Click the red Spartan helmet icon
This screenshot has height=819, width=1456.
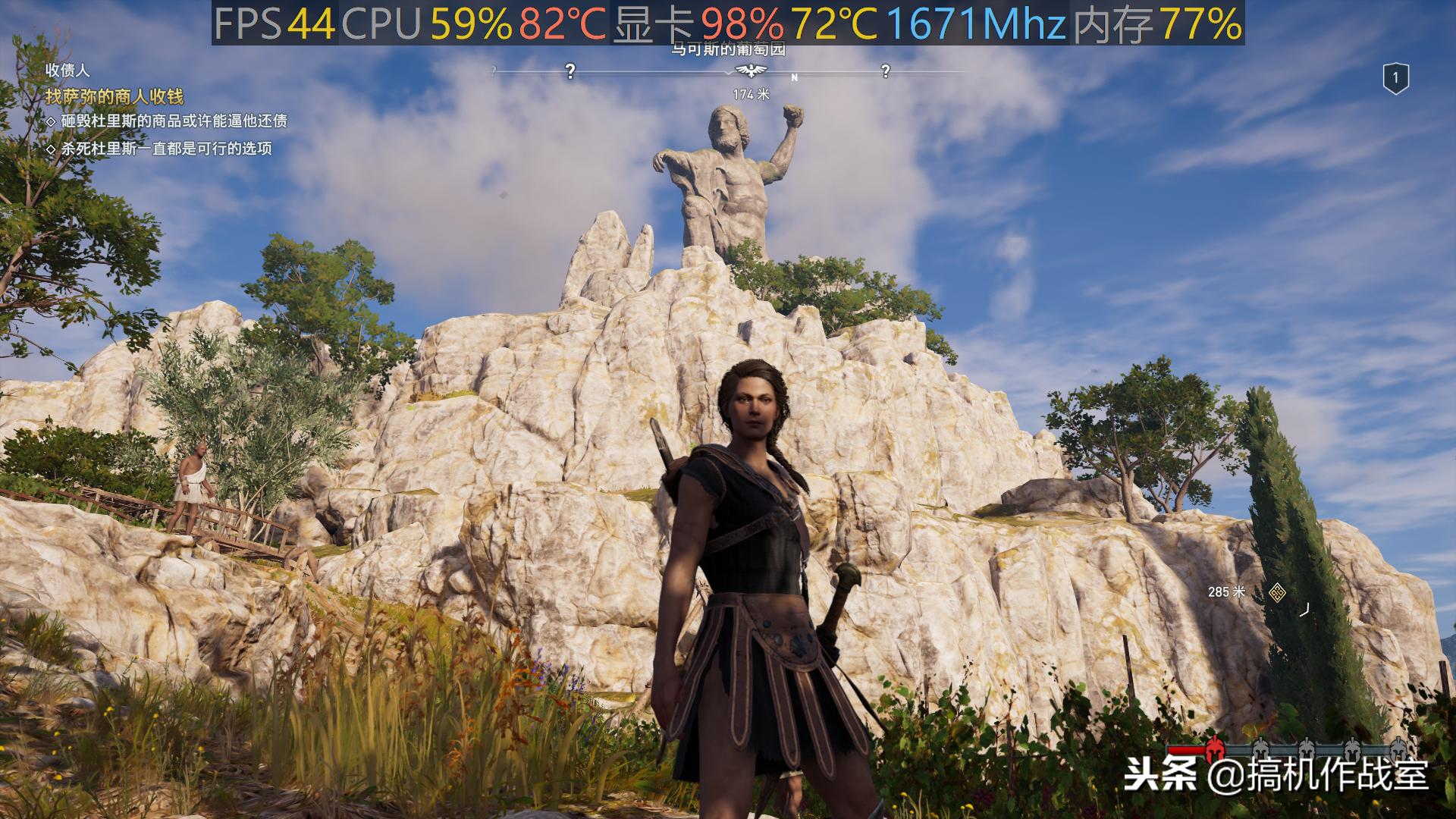click(1213, 748)
